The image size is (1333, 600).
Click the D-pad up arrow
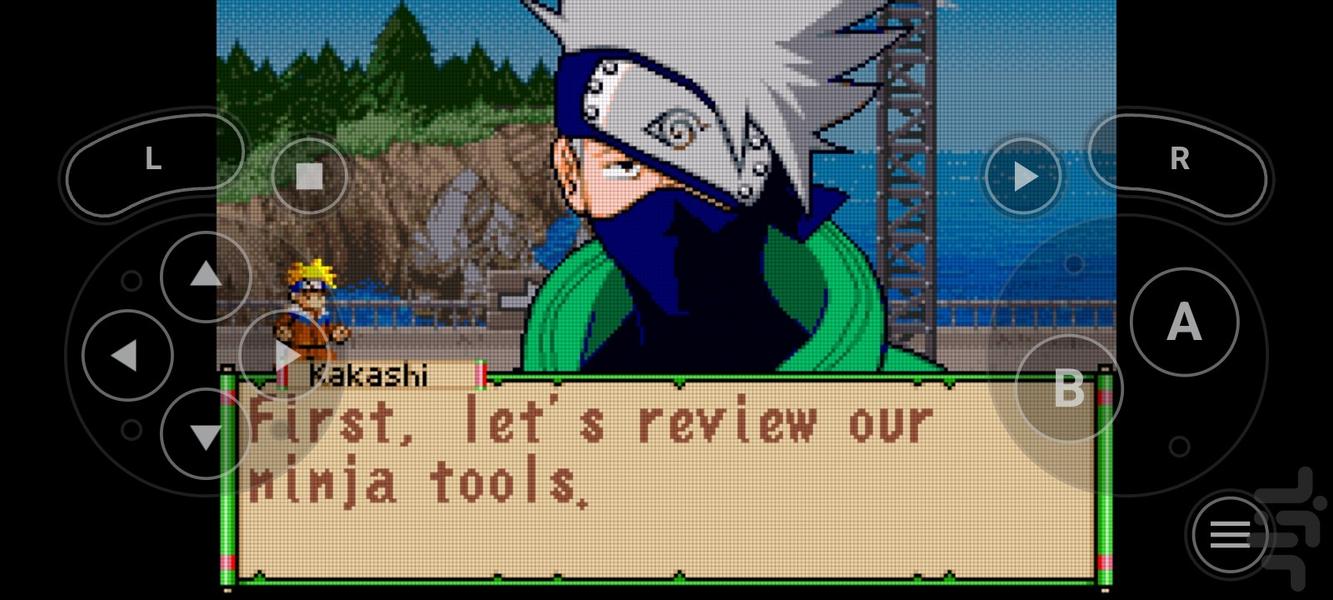point(205,275)
